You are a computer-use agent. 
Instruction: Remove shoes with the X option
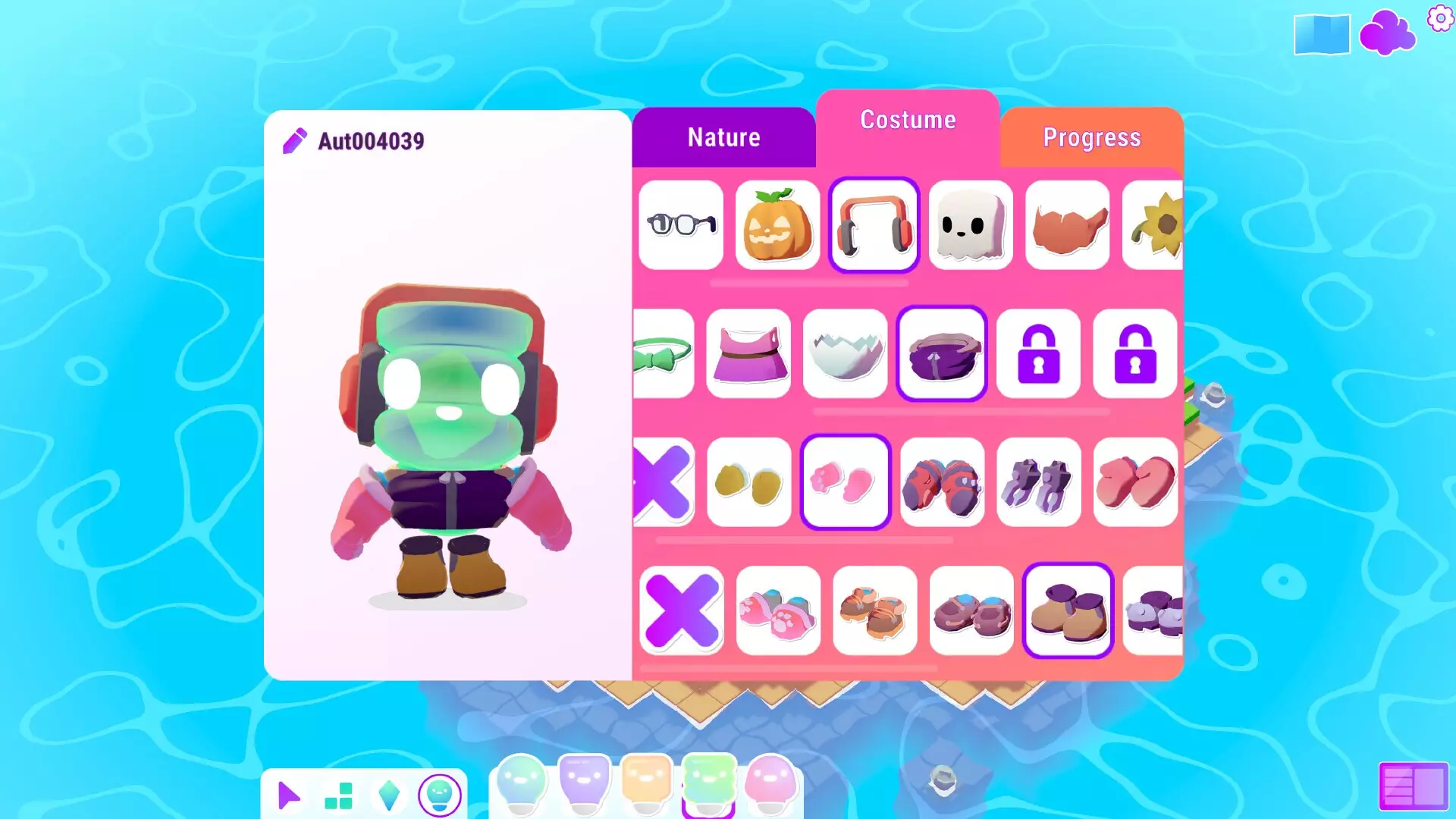[x=681, y=610]
